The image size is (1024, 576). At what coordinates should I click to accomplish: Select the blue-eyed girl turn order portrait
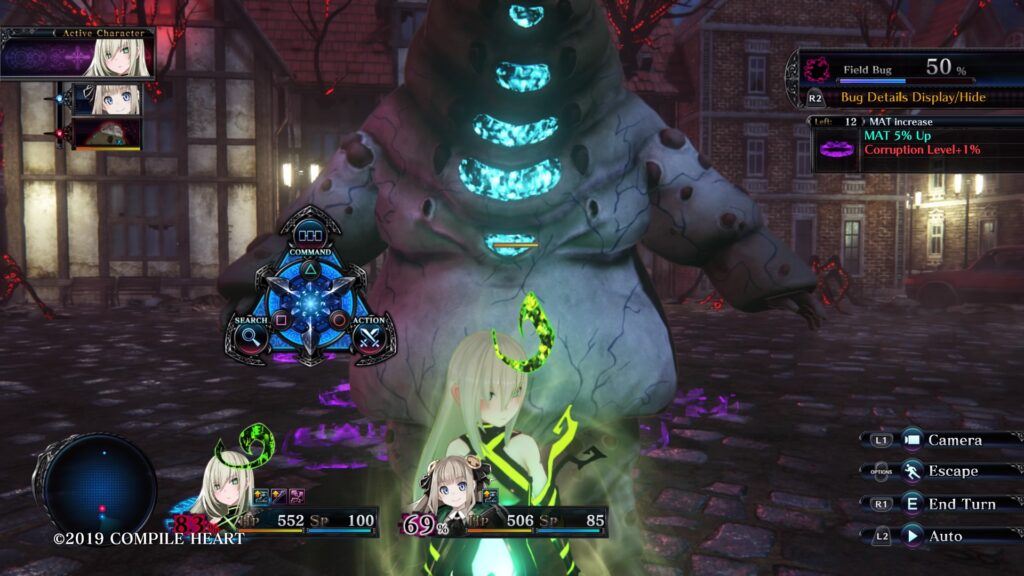pos(107,99)
